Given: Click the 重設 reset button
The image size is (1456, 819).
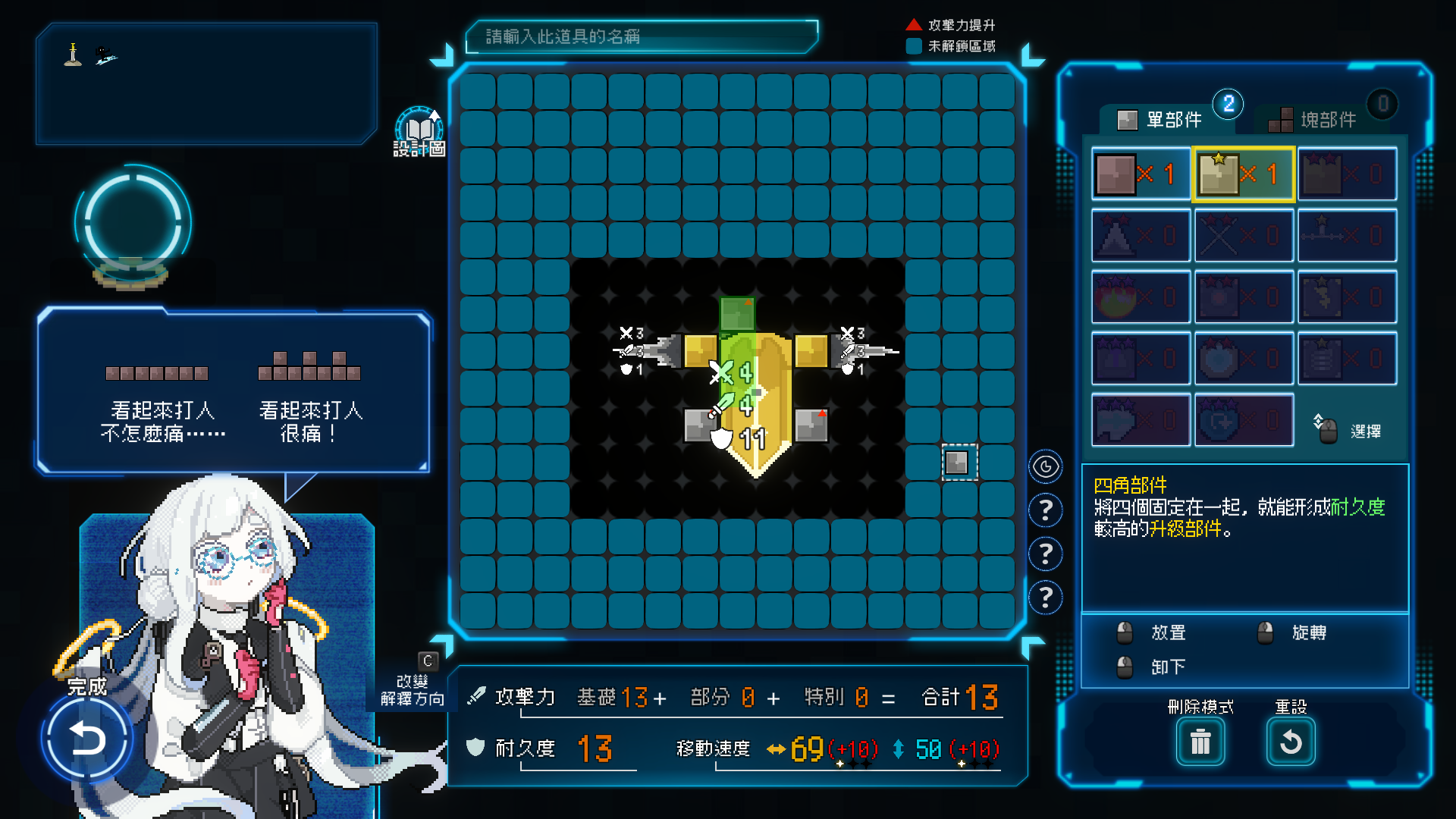Looking at the screenshot, I should tap(1291, 741).
